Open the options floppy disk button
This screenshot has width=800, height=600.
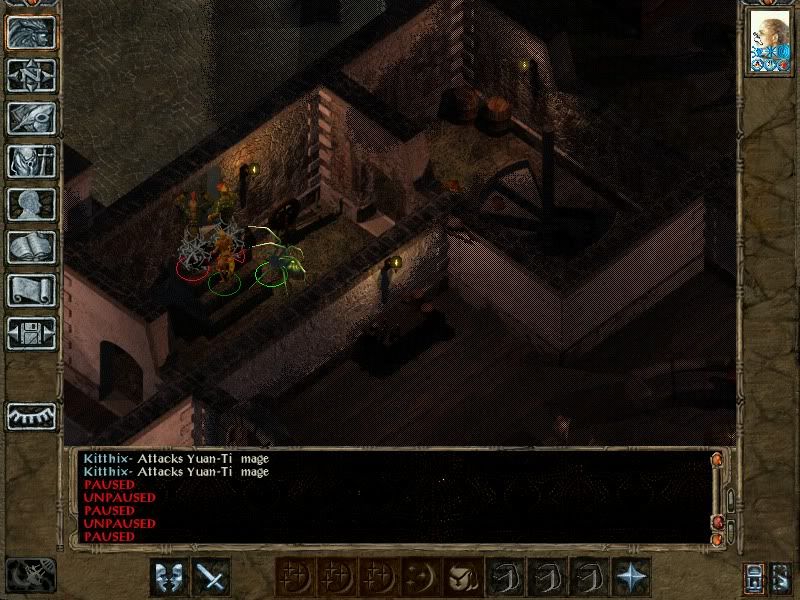(32, 333)
